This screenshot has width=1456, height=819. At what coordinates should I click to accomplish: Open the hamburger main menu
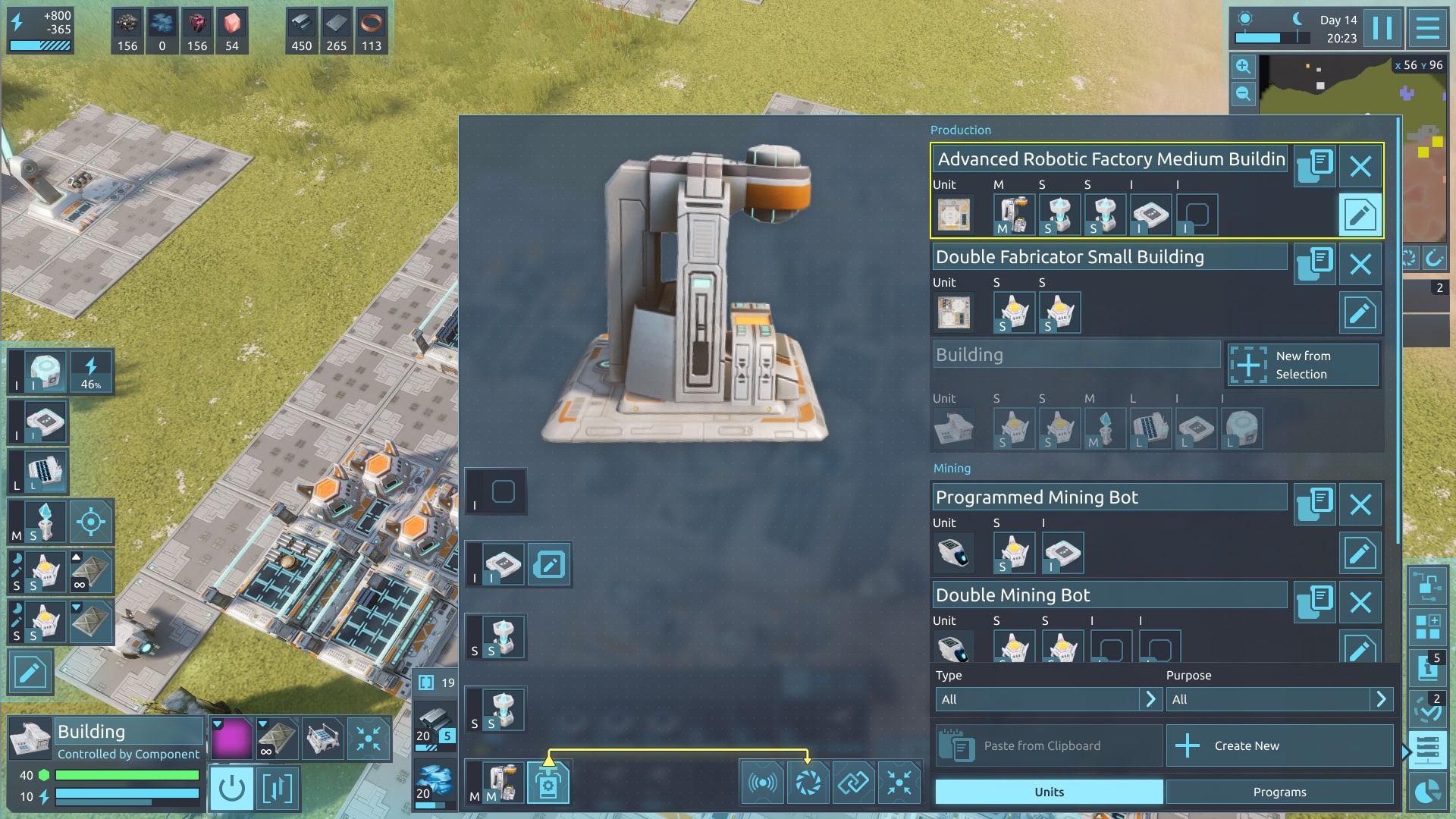pos(1427,29)
